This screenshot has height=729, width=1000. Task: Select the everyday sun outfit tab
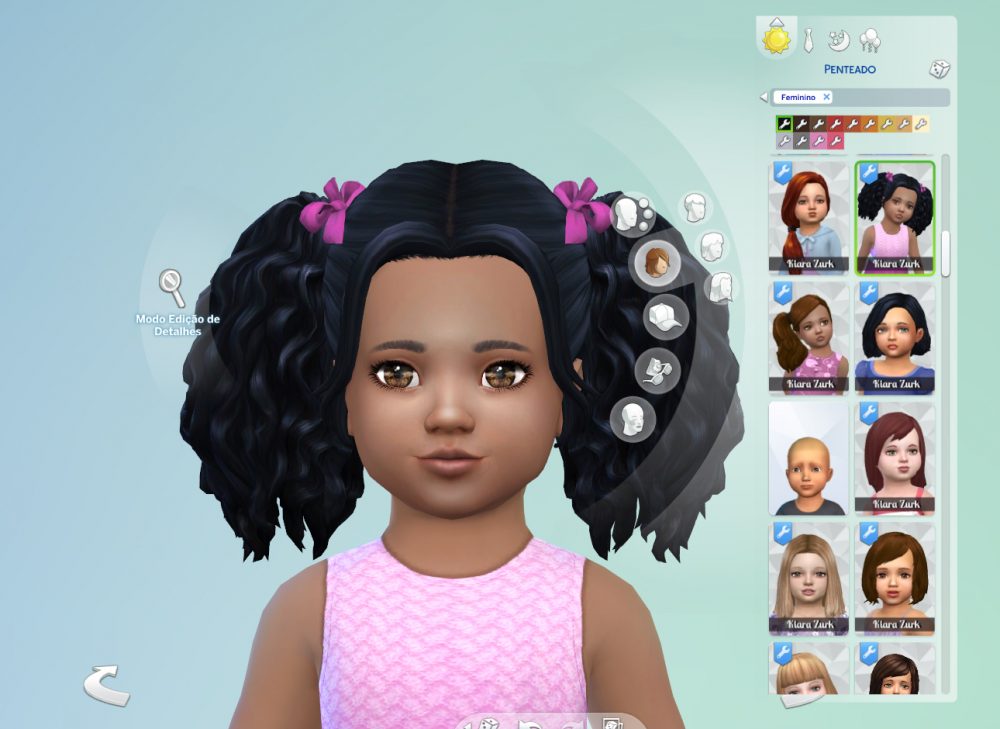(x=777, y=39)
